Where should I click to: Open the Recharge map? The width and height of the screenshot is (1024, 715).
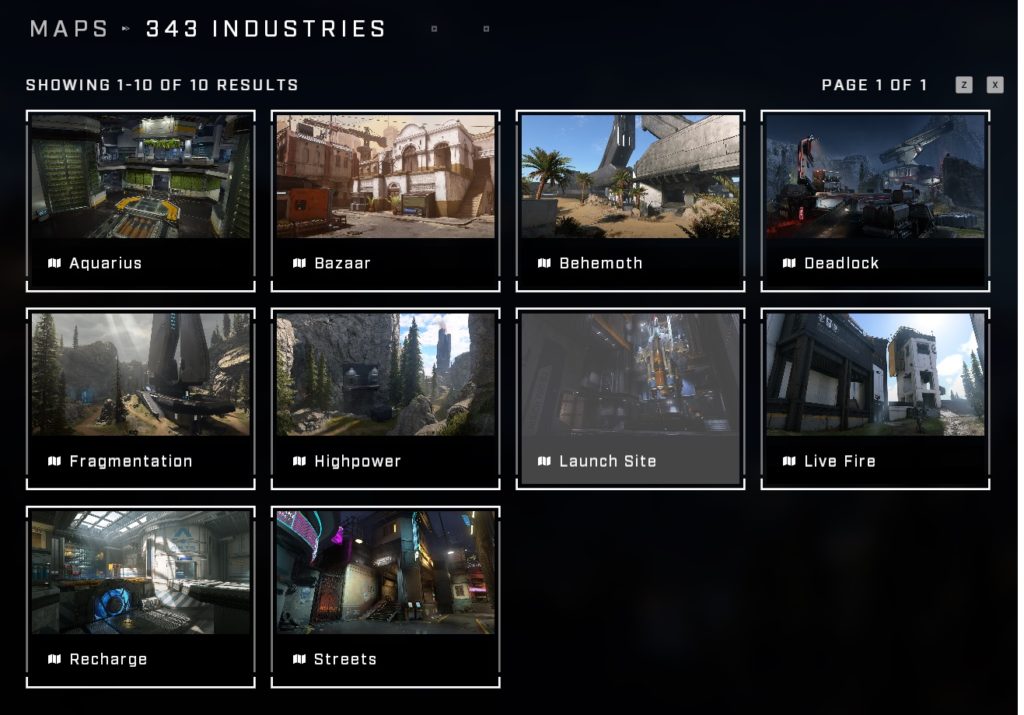tap(141, 596)
